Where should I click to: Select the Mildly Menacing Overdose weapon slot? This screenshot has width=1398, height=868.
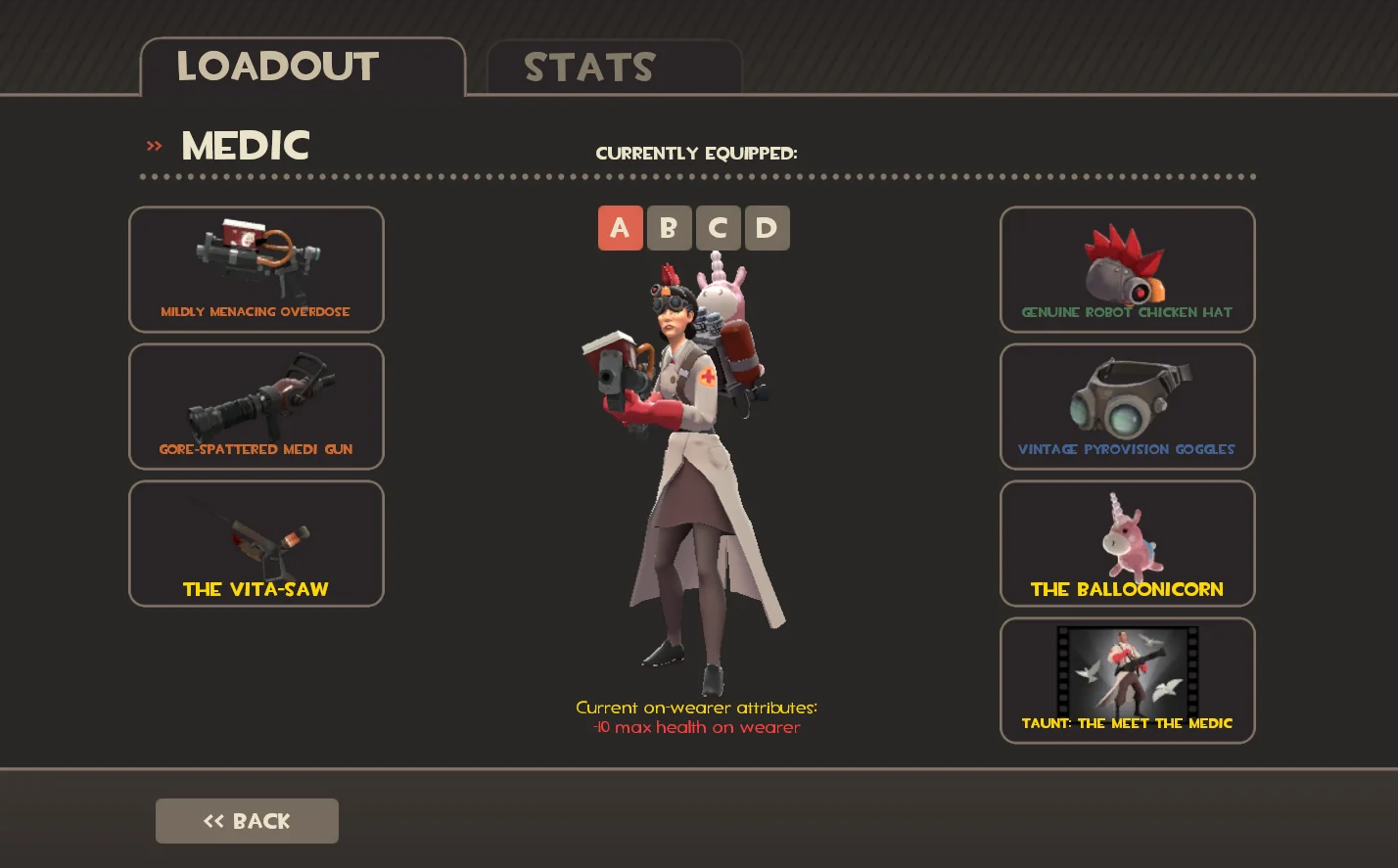(x=256, y=269)
